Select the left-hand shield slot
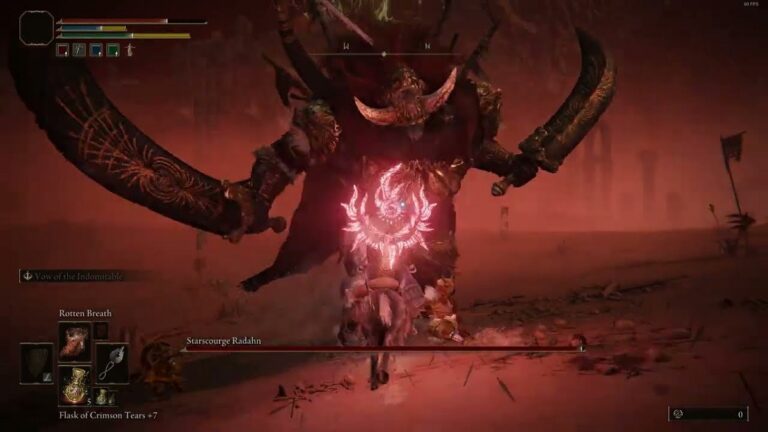Screen dimensions: 768x432 click(x=37, y=363)
